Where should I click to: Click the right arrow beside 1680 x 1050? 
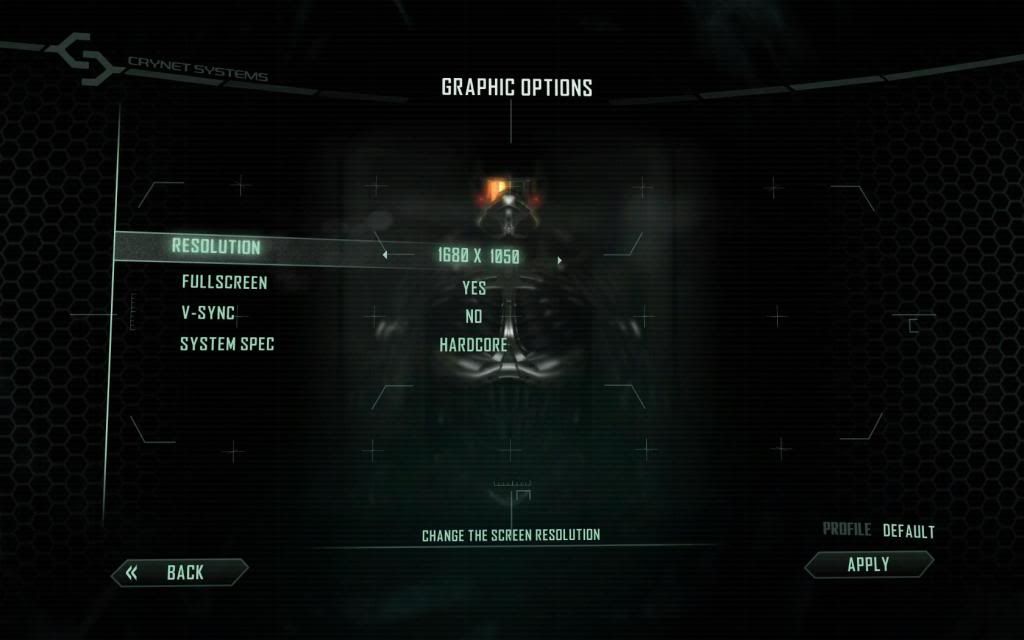click(560, 261)
